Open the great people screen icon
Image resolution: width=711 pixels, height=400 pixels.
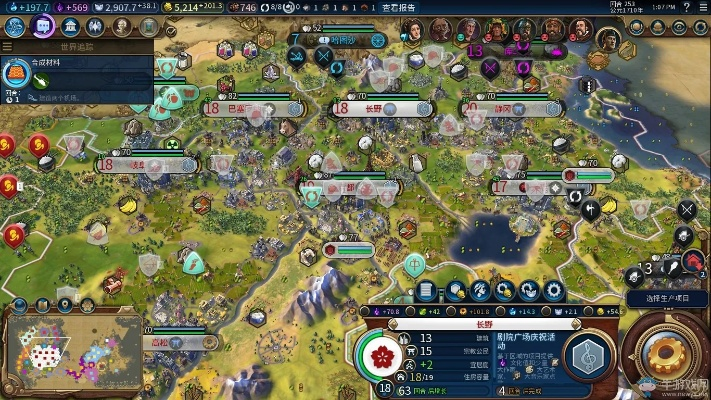[97, 27]
